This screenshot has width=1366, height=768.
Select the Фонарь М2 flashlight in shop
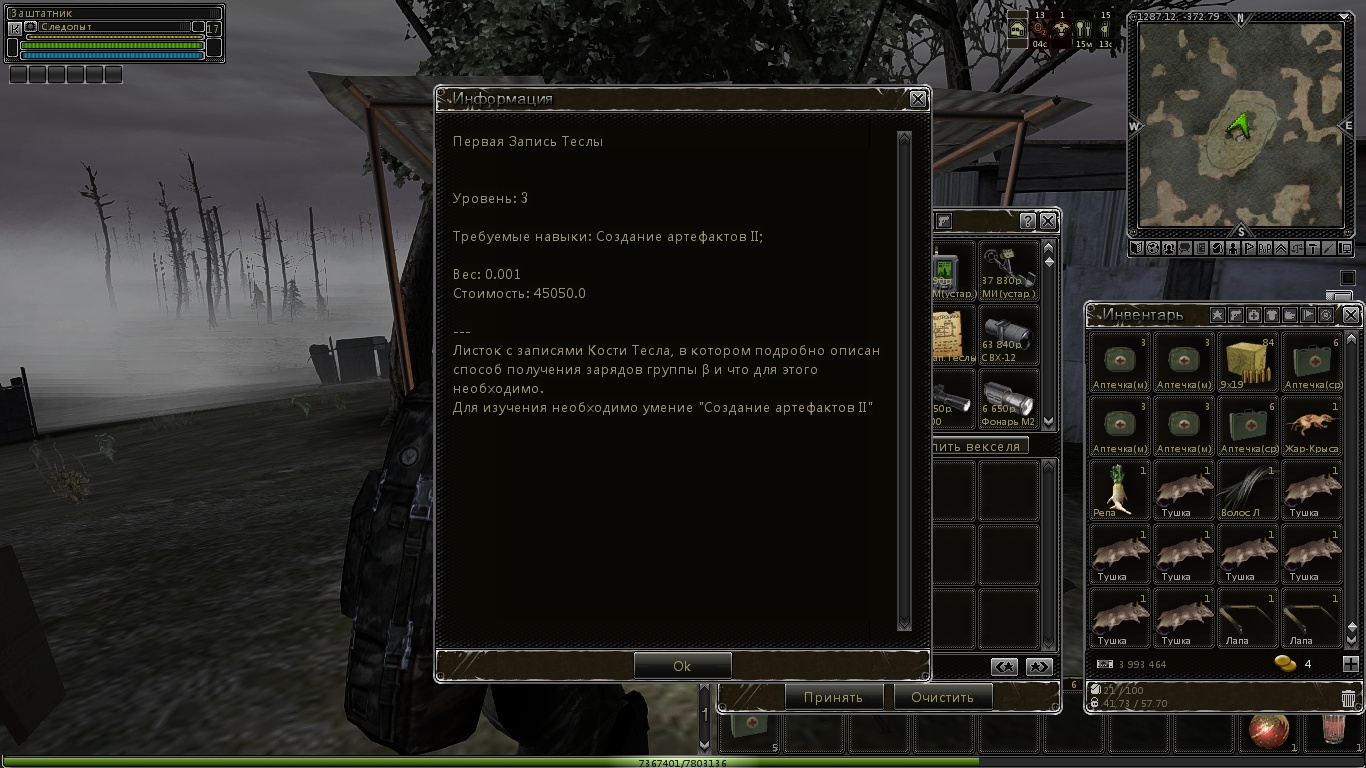[1008, 400]
